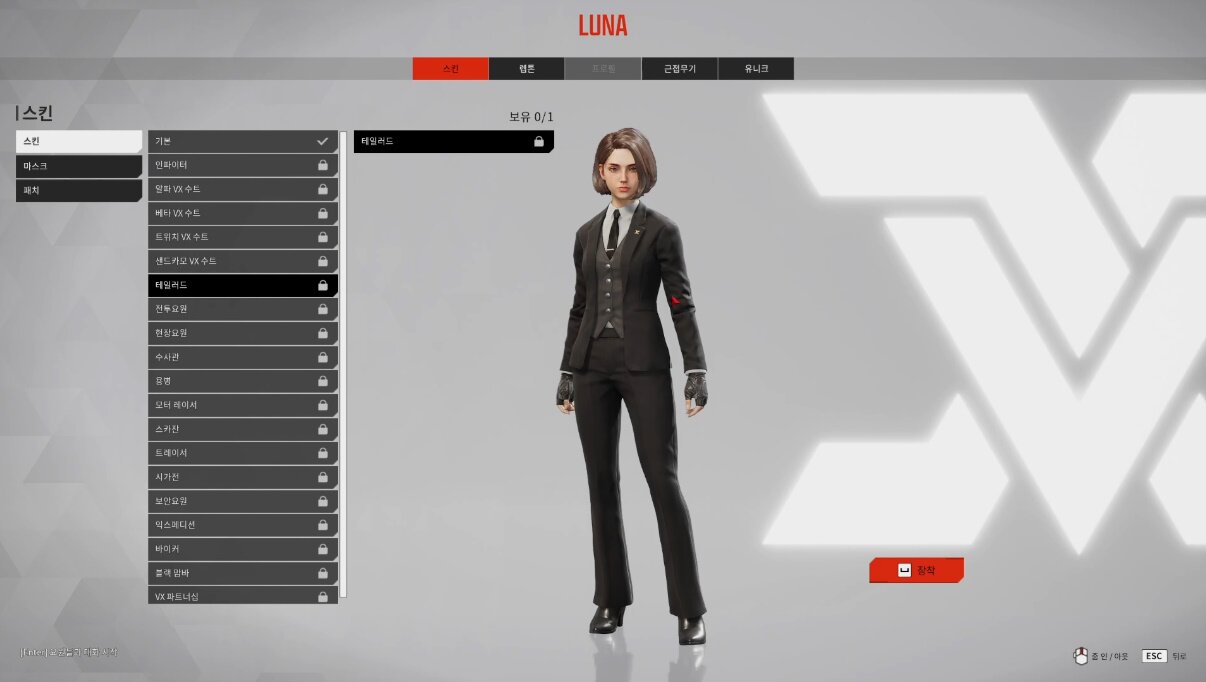
Task: Switch to the 웨폰 top tab
Action: tap(526, 69)
